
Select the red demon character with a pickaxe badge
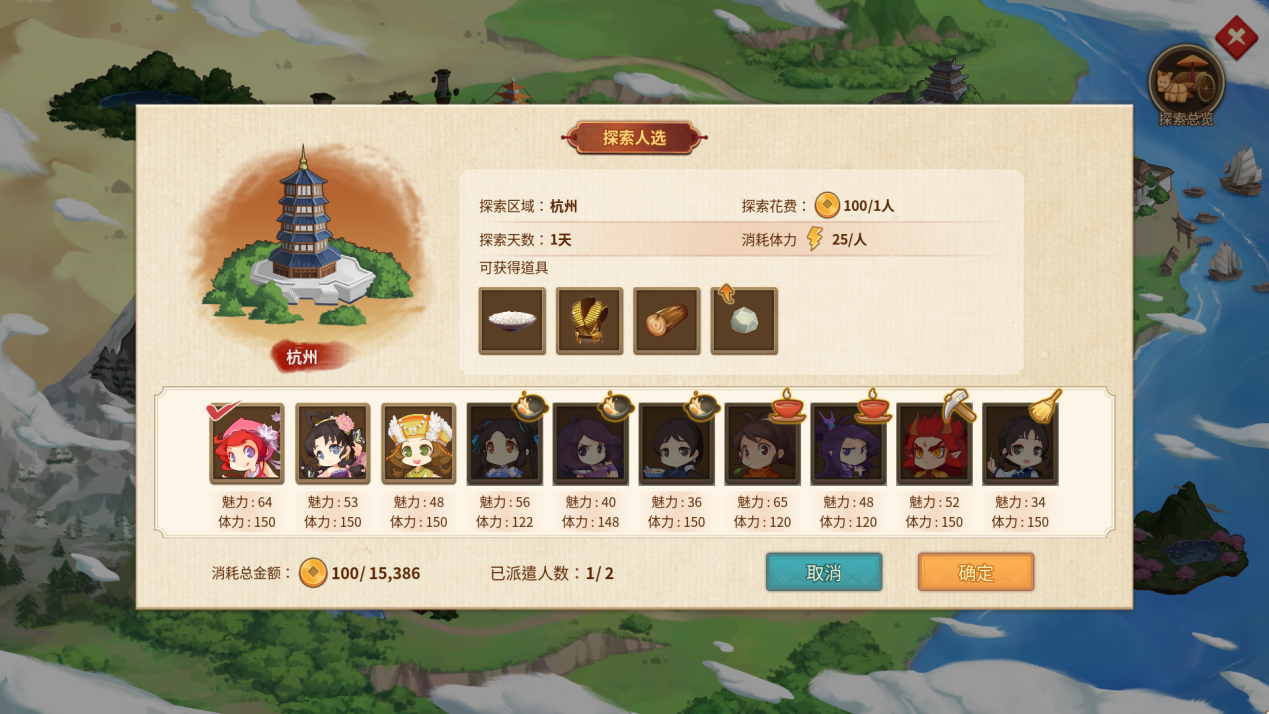point(934,444)
